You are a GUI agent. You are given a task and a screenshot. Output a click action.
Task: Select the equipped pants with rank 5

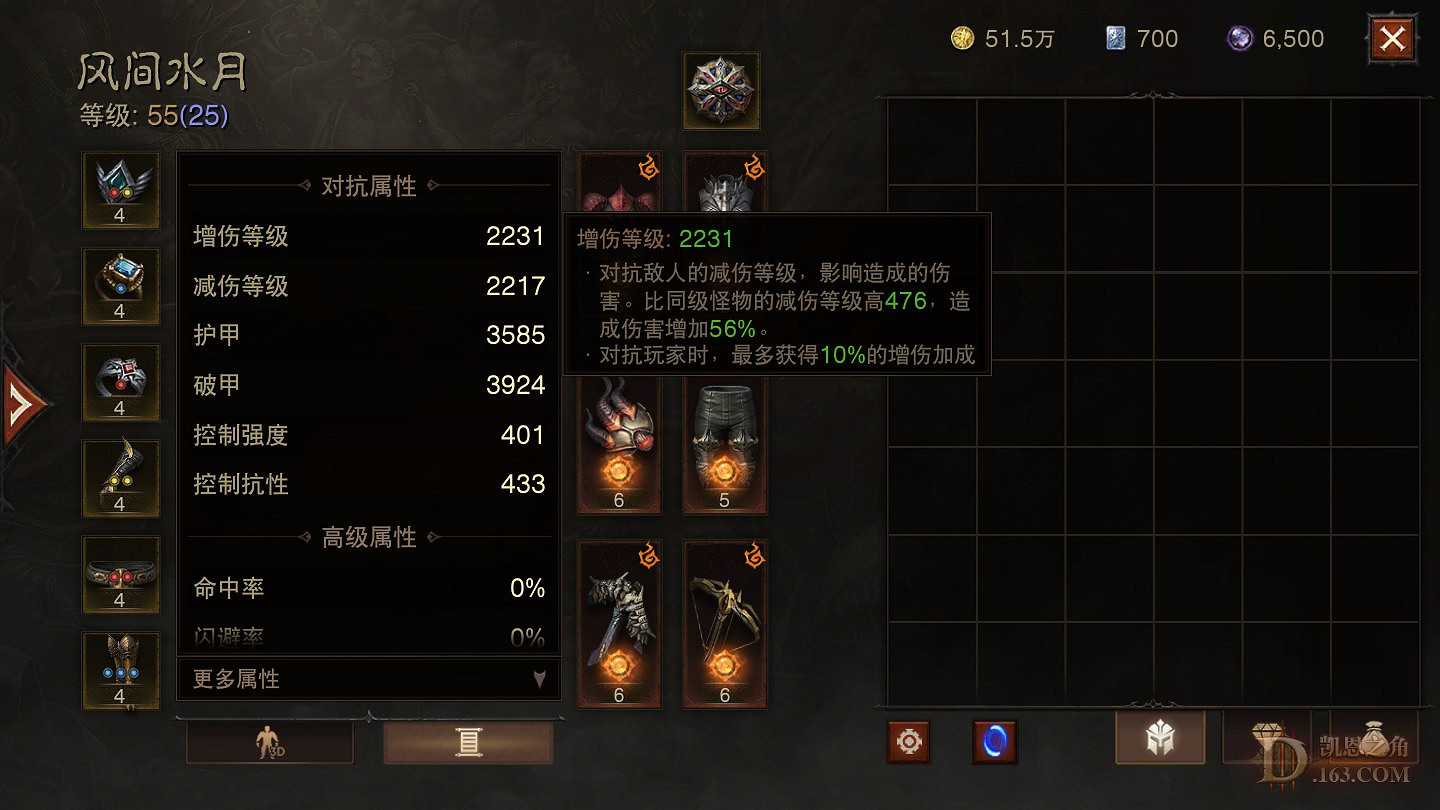[723, 440]
